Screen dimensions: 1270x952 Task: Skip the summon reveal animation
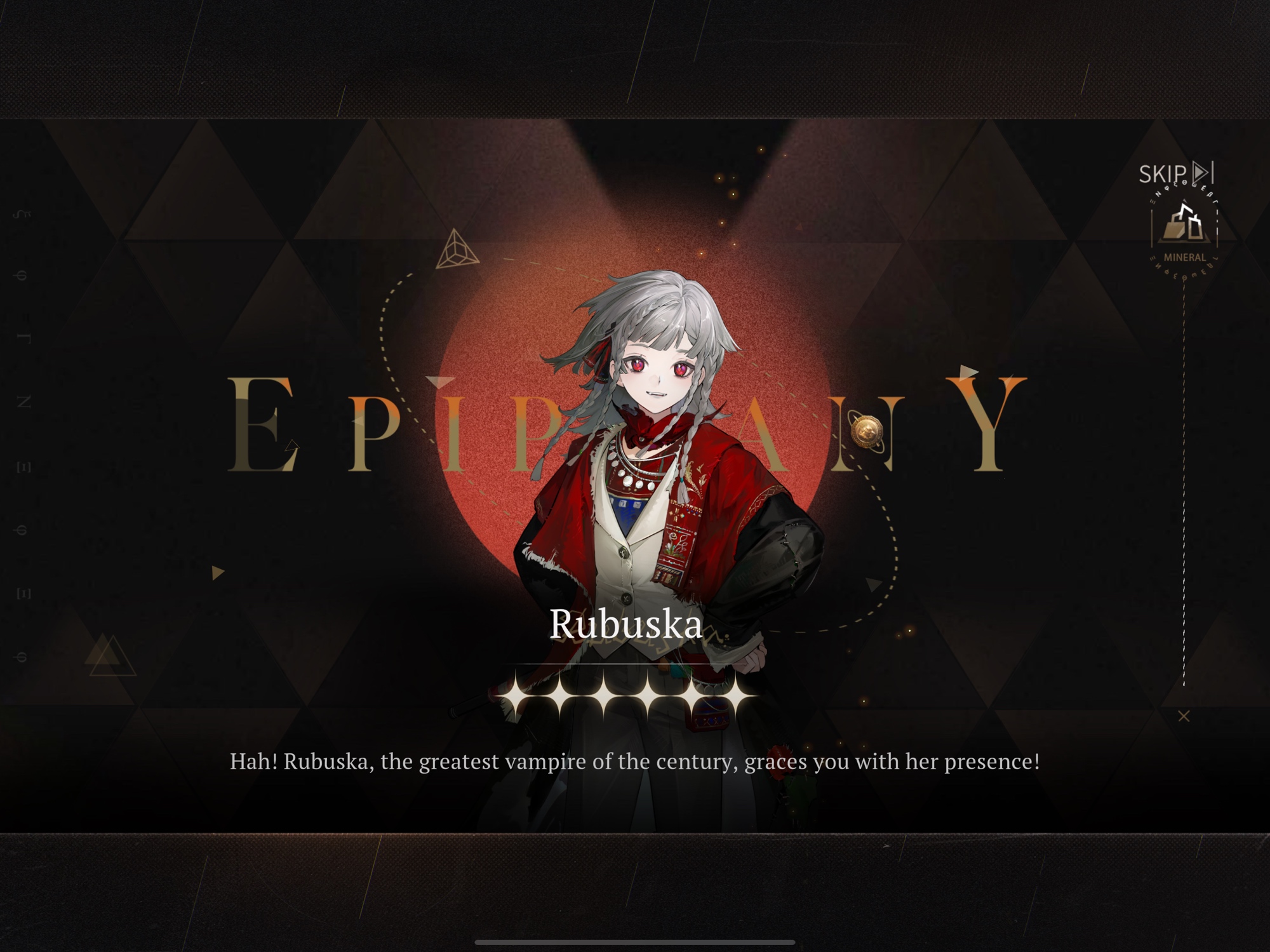tap(1175, 173)
